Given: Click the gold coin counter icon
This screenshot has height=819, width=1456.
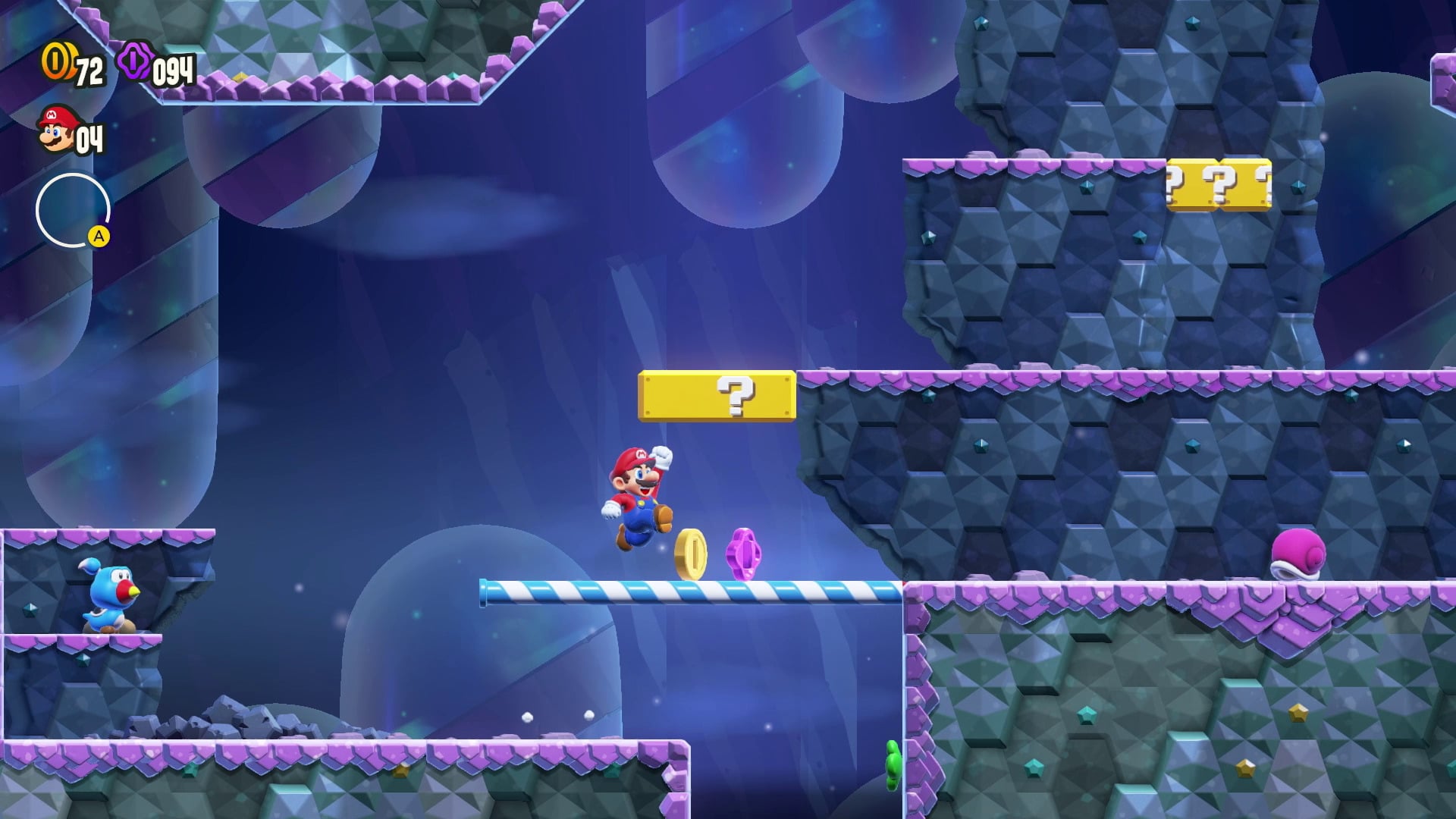Looking at the screenshot, I should (55, 61).
